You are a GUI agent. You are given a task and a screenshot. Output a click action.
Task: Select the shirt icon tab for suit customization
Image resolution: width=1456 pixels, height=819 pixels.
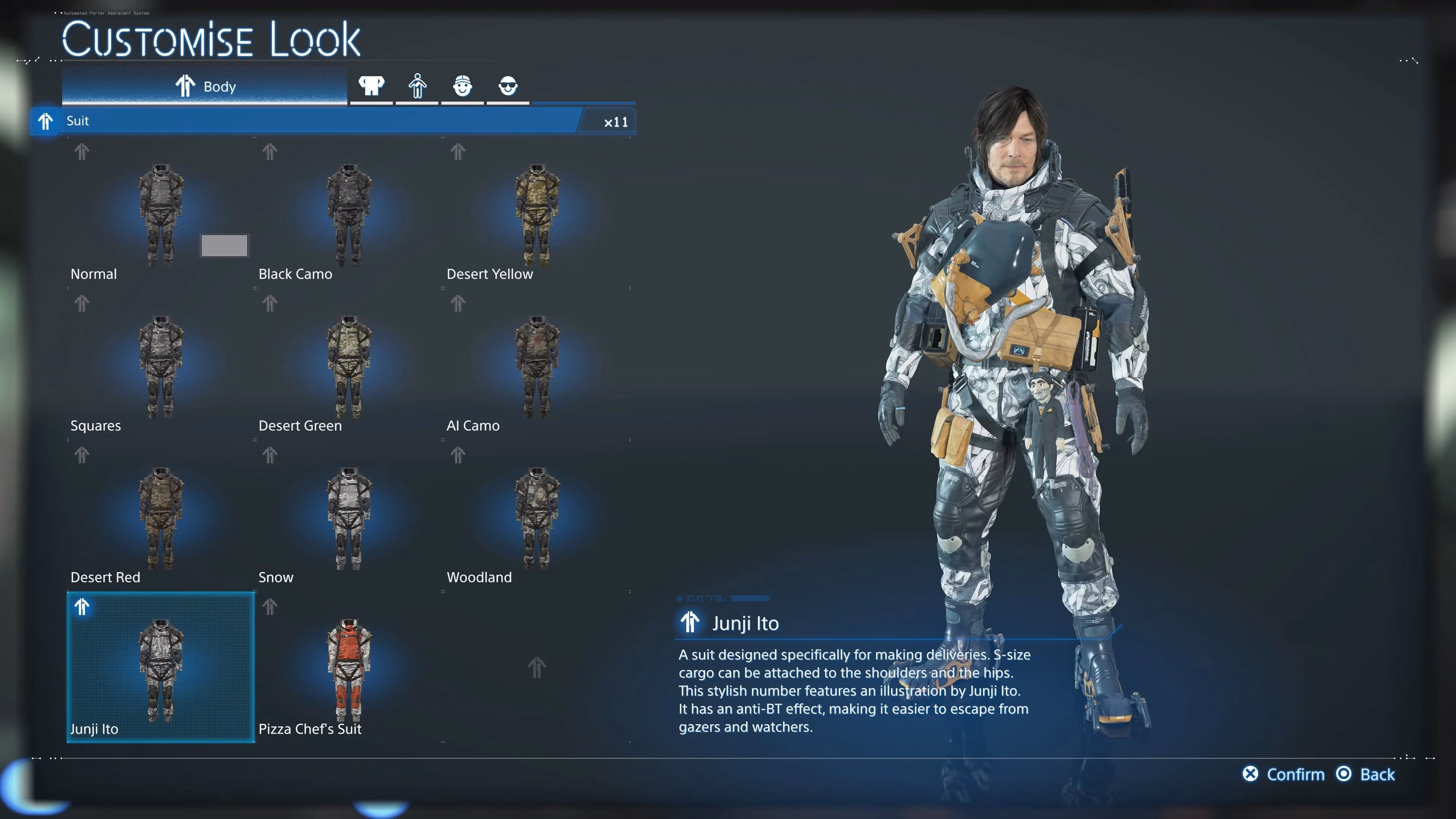371,86
